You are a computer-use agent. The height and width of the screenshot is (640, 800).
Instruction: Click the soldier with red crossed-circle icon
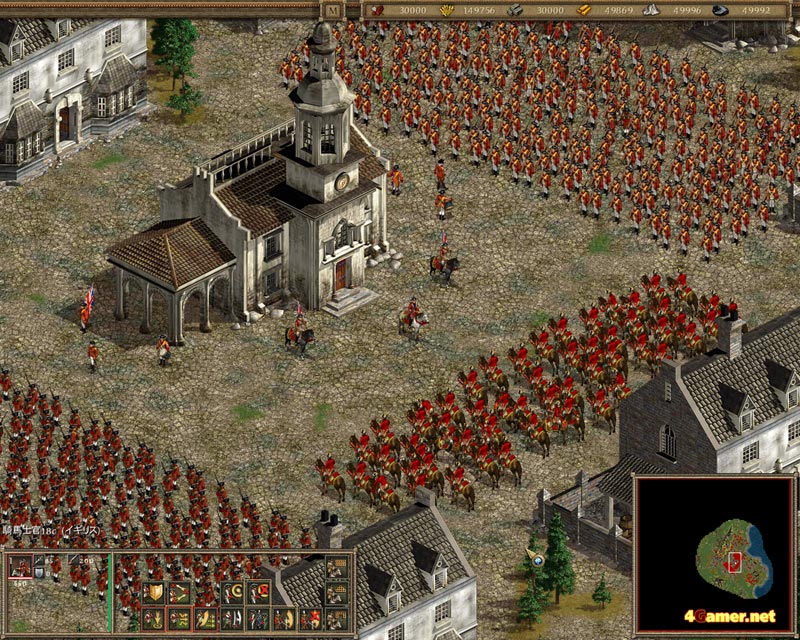258,593
